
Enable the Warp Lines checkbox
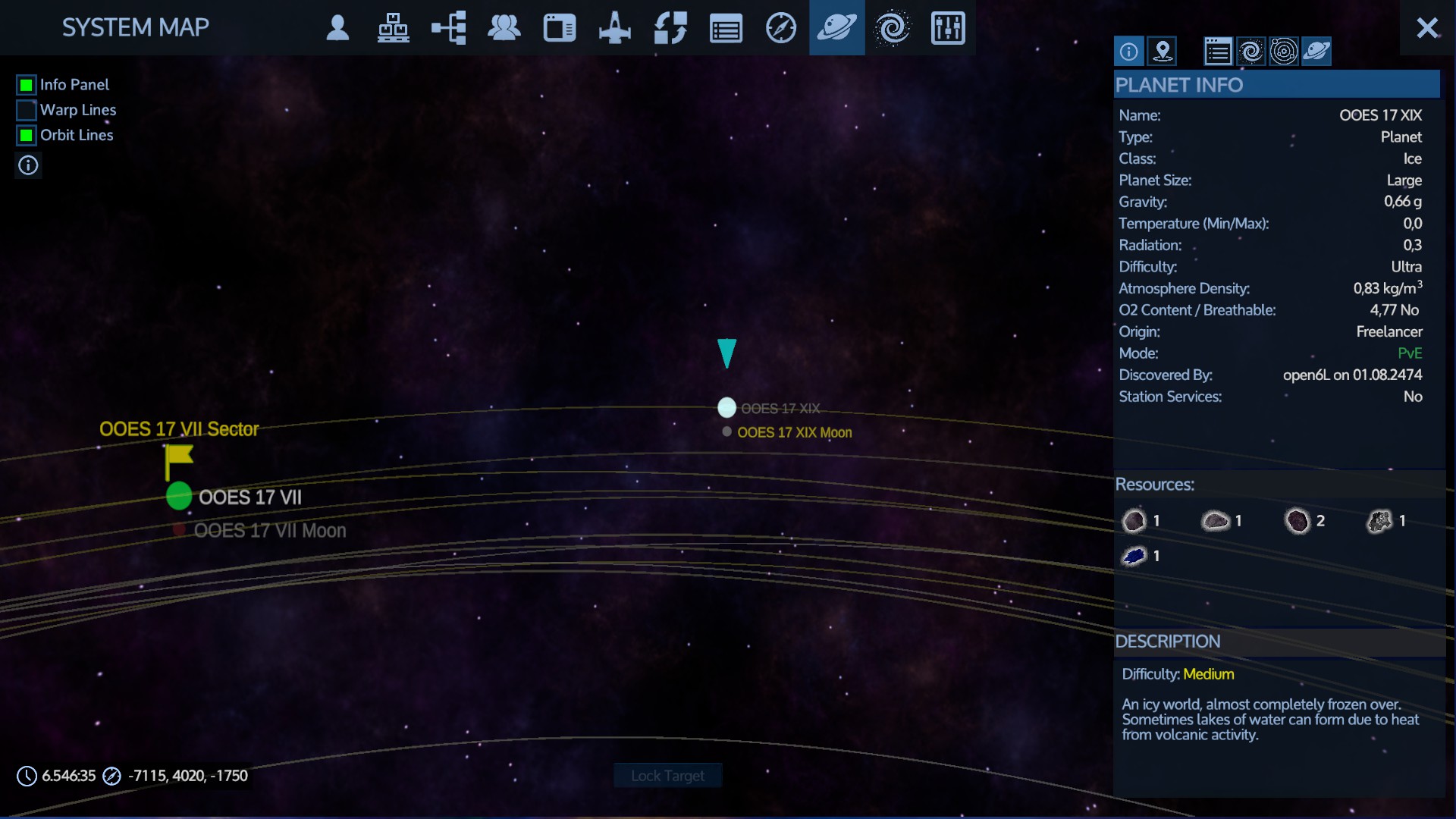(27, 110)
